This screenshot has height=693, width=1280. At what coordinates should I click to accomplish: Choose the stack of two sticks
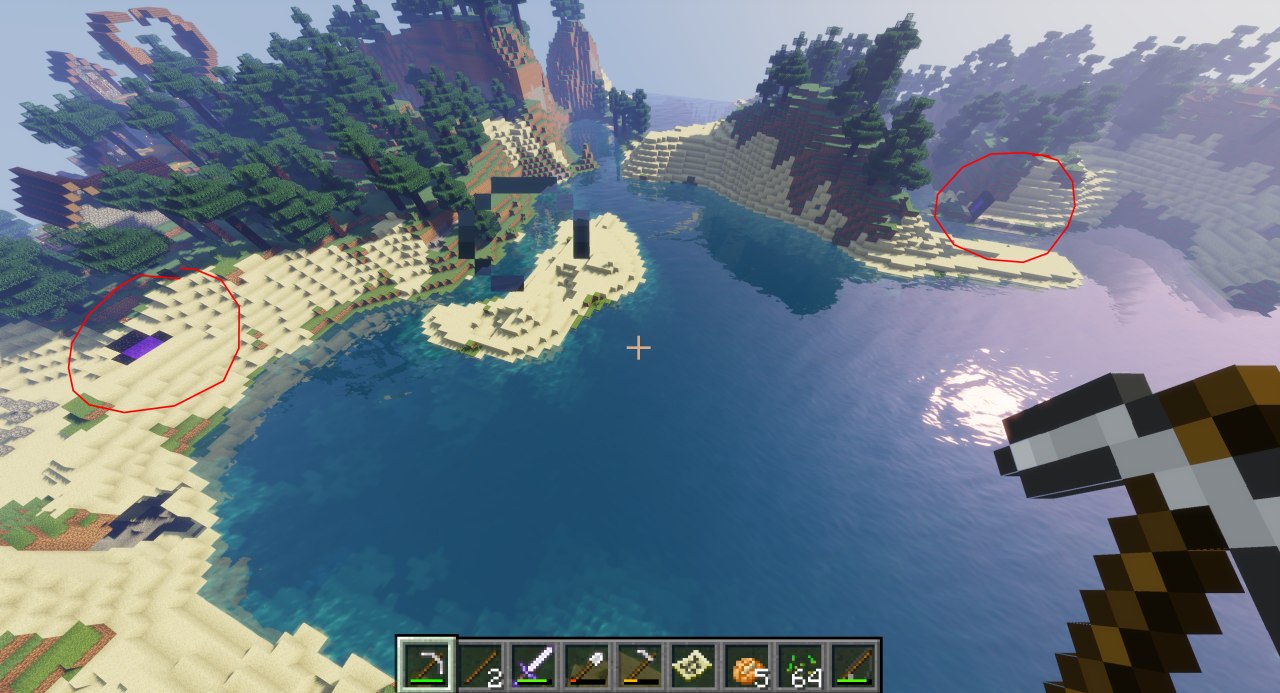[480, 664]
